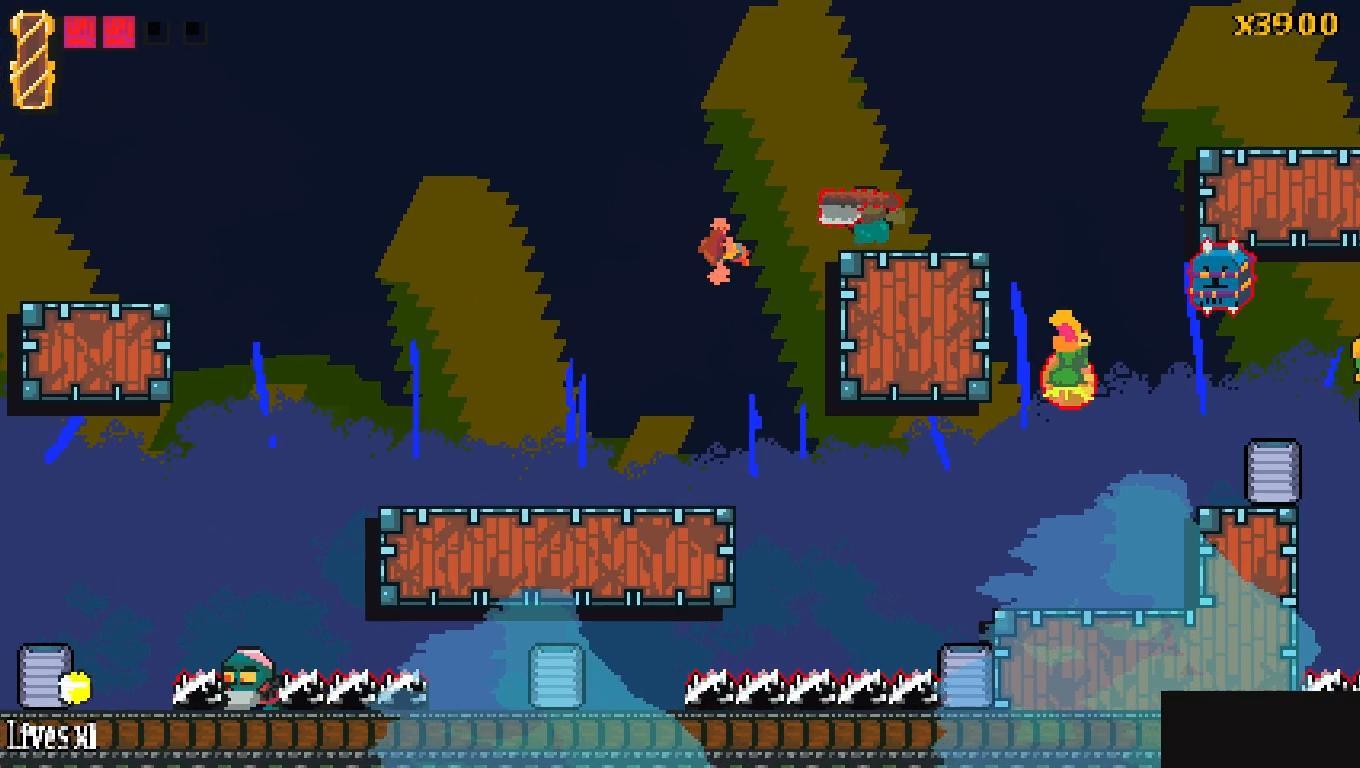Viewport: 1360px width, 768px height.
Task: Click the green plant enemy with open mouth
Action: pos(1067,357)
